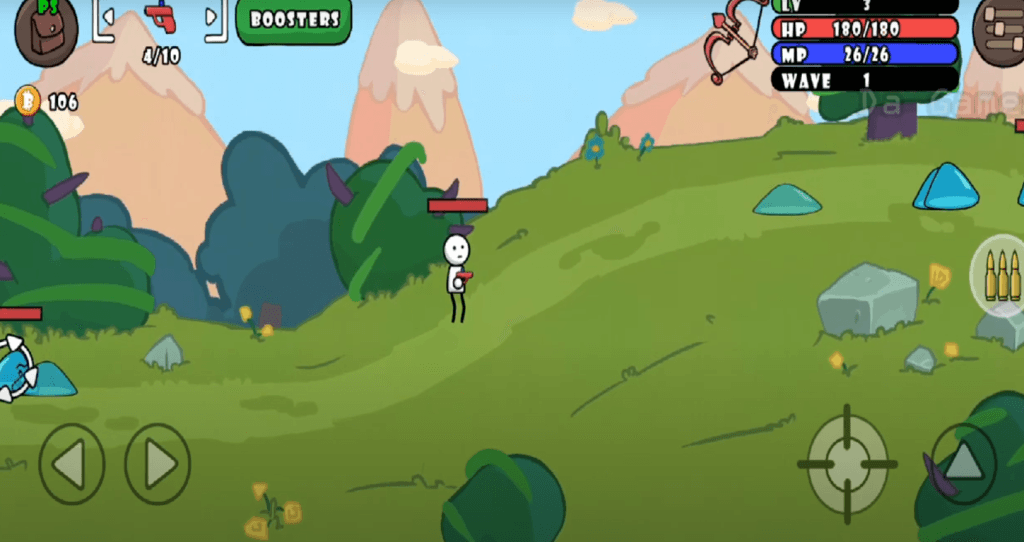The image size is (1024, 542).
Task: Select the red pistol weapon icon
Action: point(159,17)
